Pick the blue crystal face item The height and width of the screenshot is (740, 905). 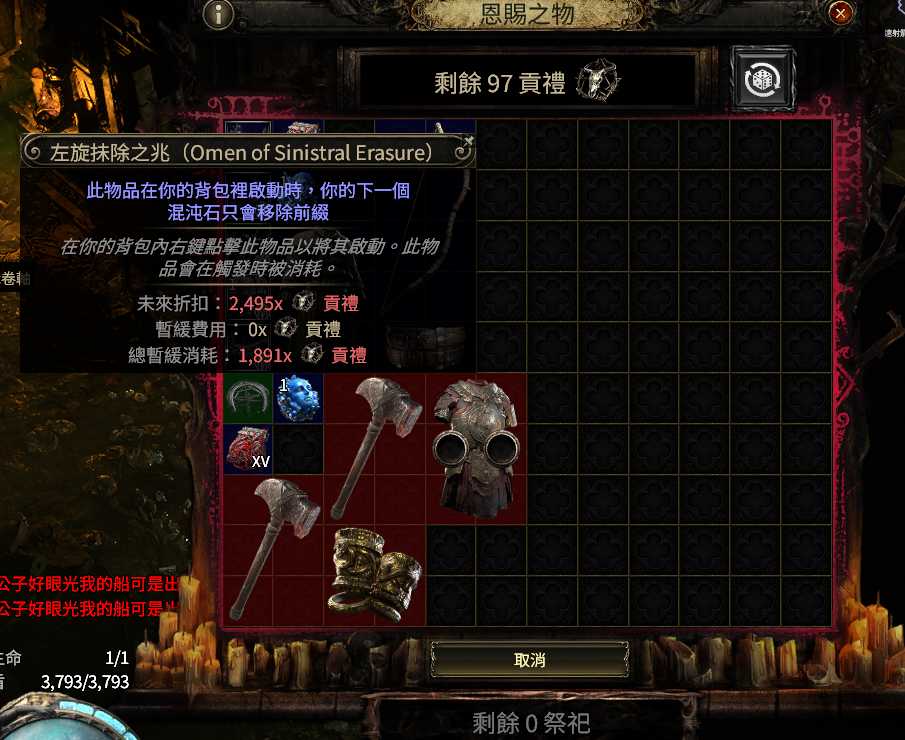pos(298,397)
